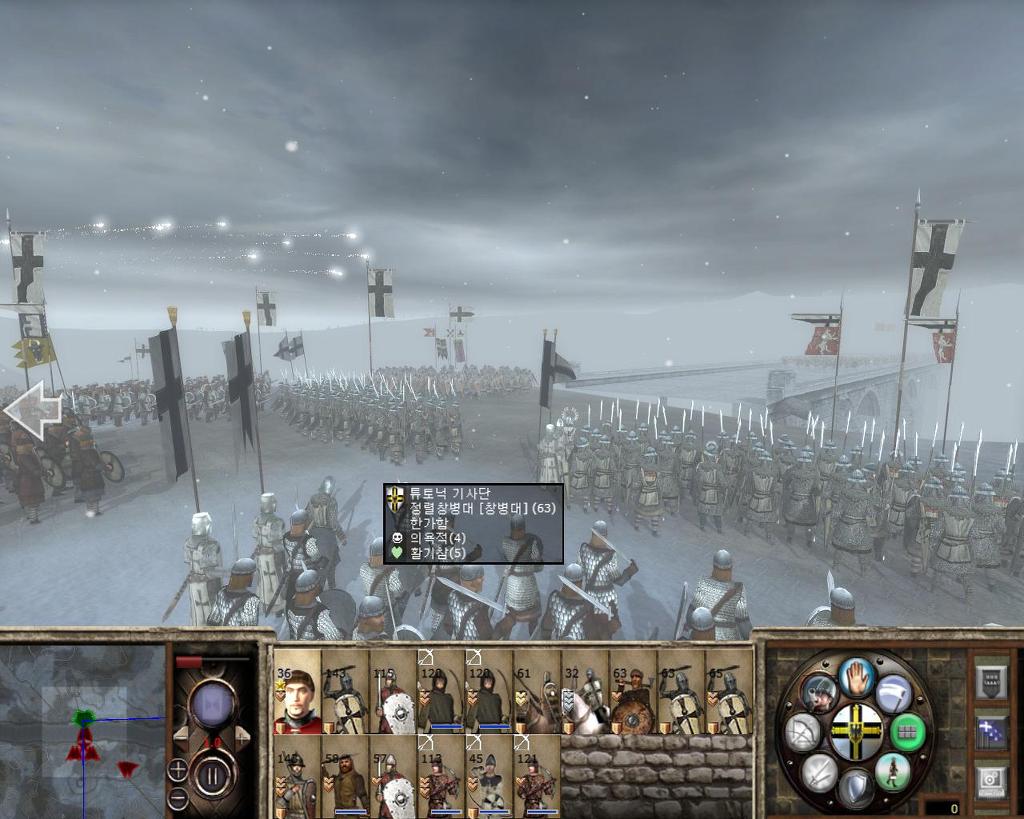Screen dimensions: 1024x819
Task: Pick the white-horse knight card with 32 men
Action: coord(585,692)
